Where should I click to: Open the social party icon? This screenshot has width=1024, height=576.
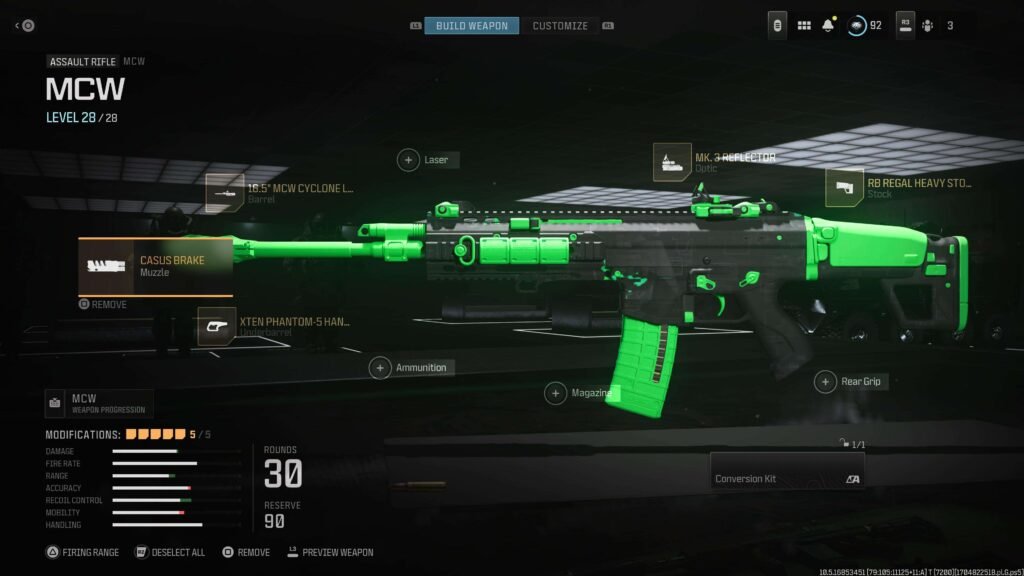pos(927,26)
